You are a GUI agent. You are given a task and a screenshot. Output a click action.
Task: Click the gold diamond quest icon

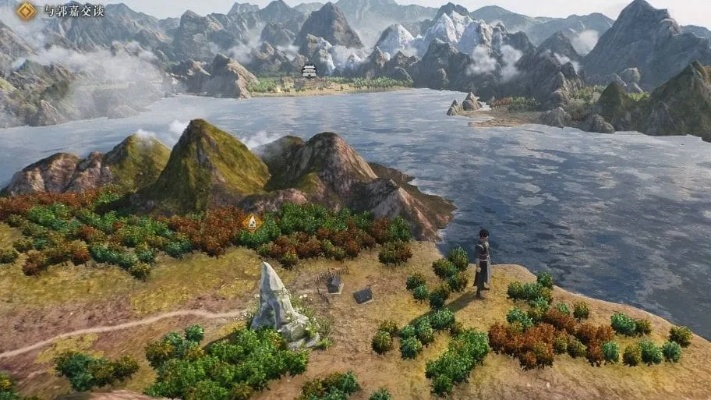[x=26, y=11]
